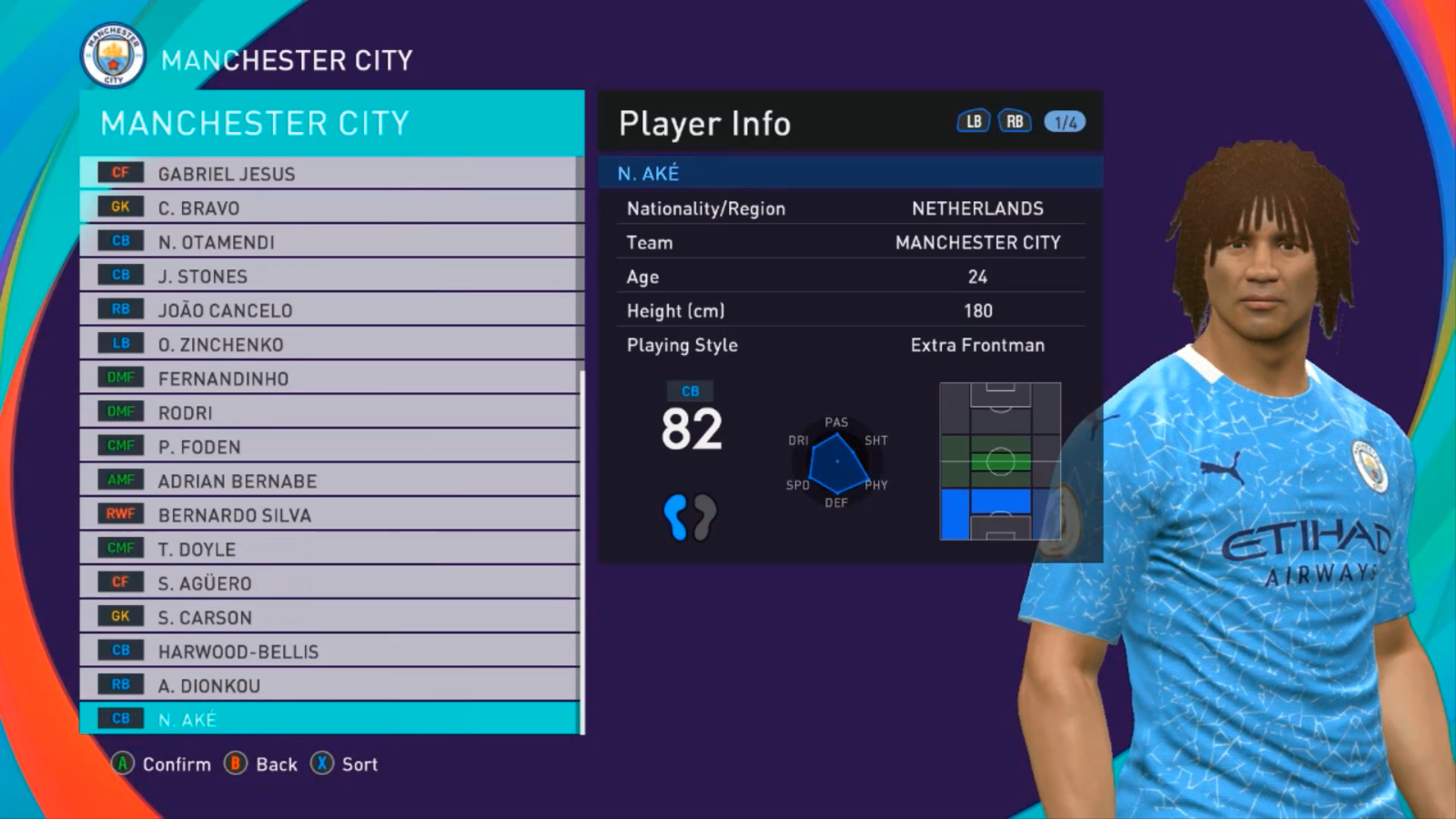Screen dimensions: 1456x819
Task: Select T. Doyle row
Action: point(328,549)
